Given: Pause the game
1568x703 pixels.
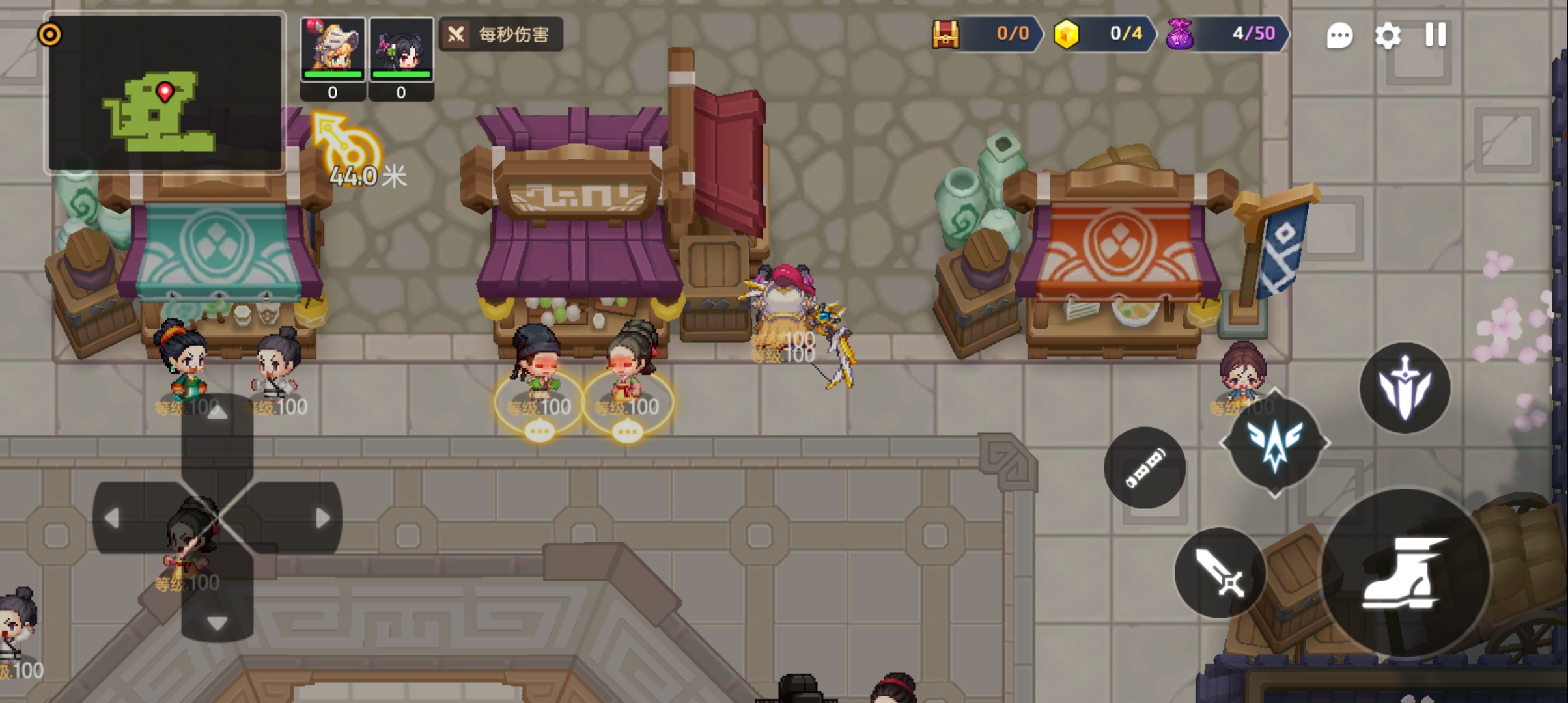Looking at the screenshot, I should point(1435,34).
